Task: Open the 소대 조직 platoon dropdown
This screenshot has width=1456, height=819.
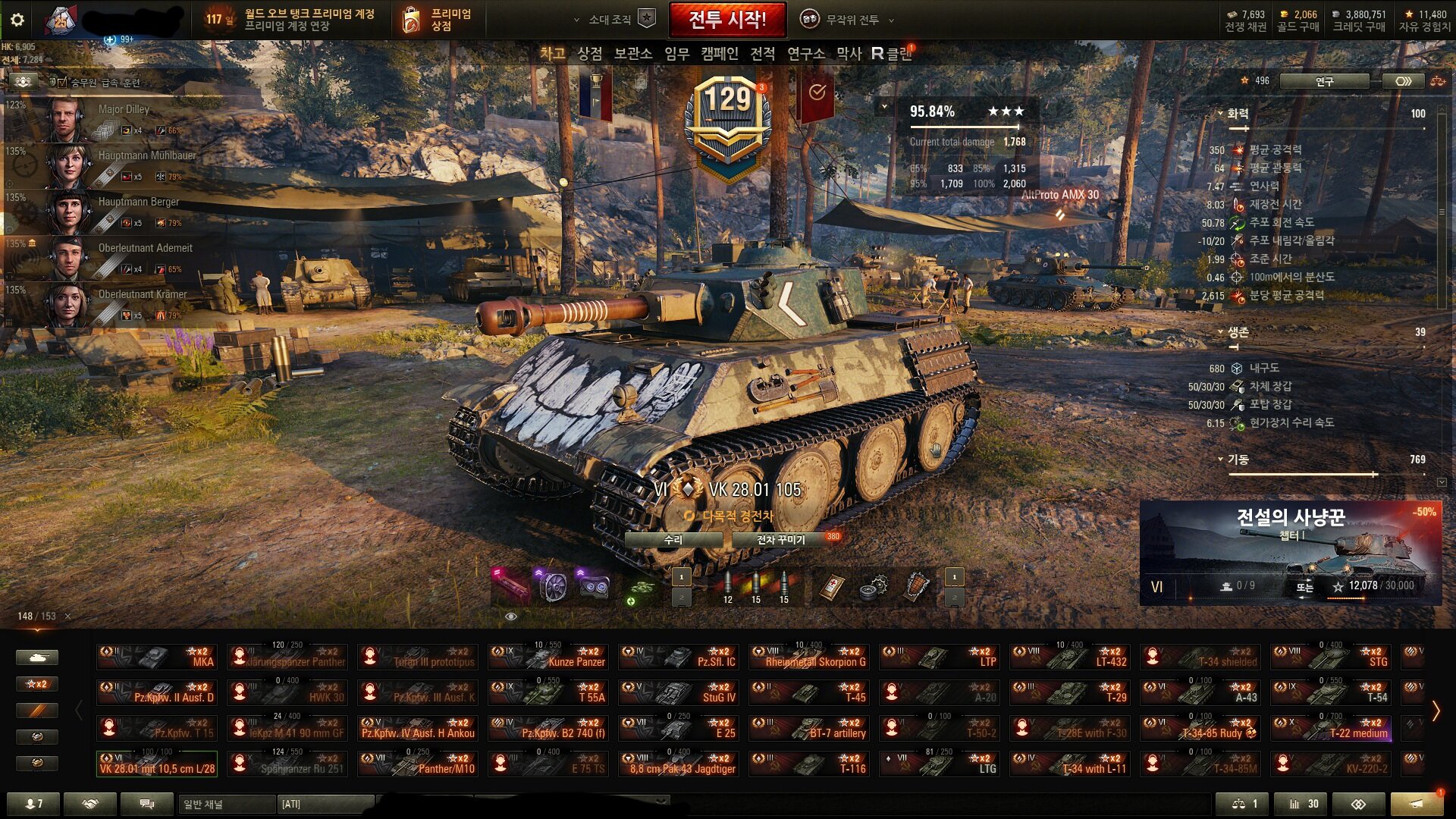Action: tap(614, 20)
